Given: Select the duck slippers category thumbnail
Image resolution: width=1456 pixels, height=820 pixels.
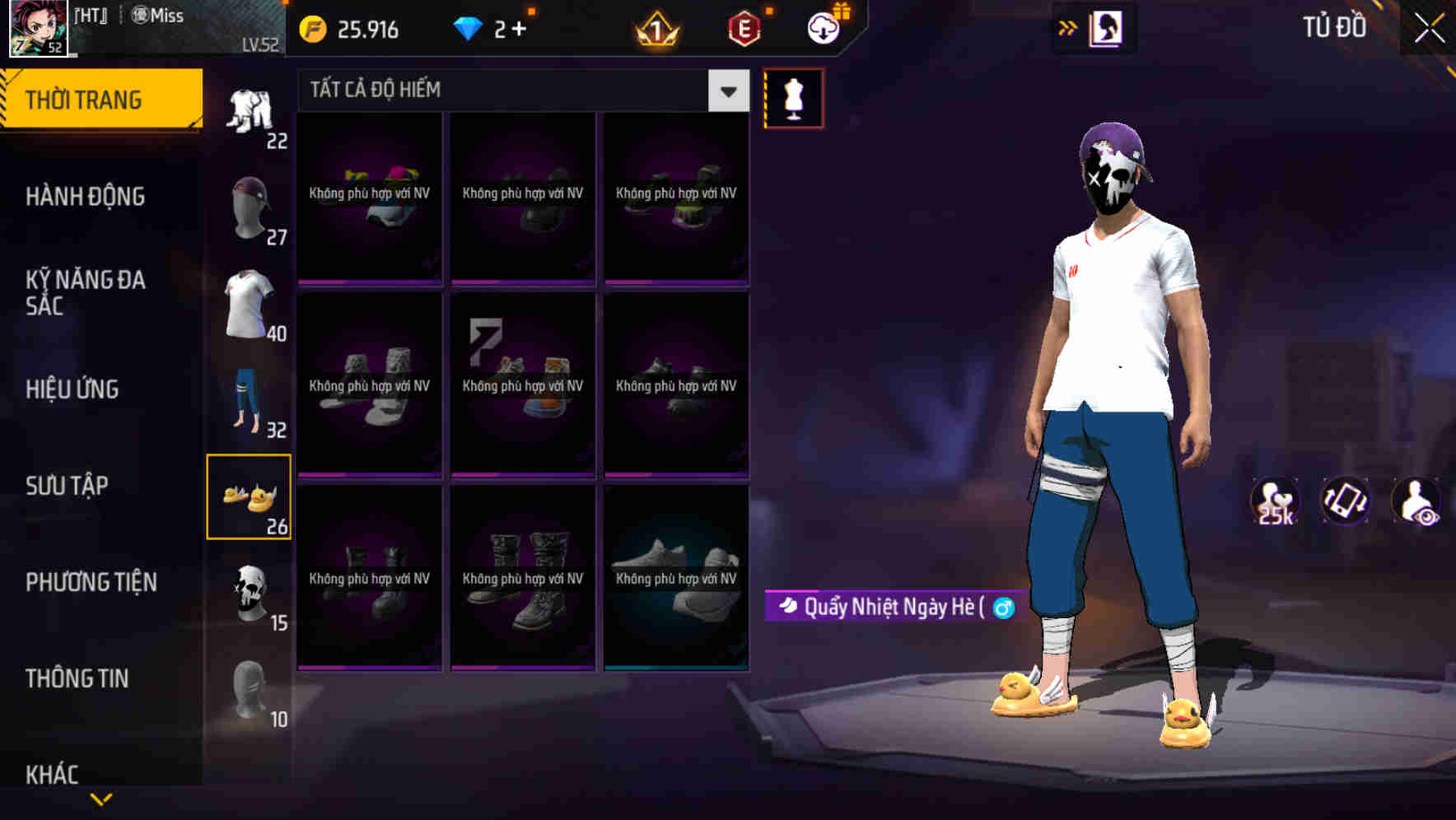Looking at the screenshot, I should click(x=250, y=495).
